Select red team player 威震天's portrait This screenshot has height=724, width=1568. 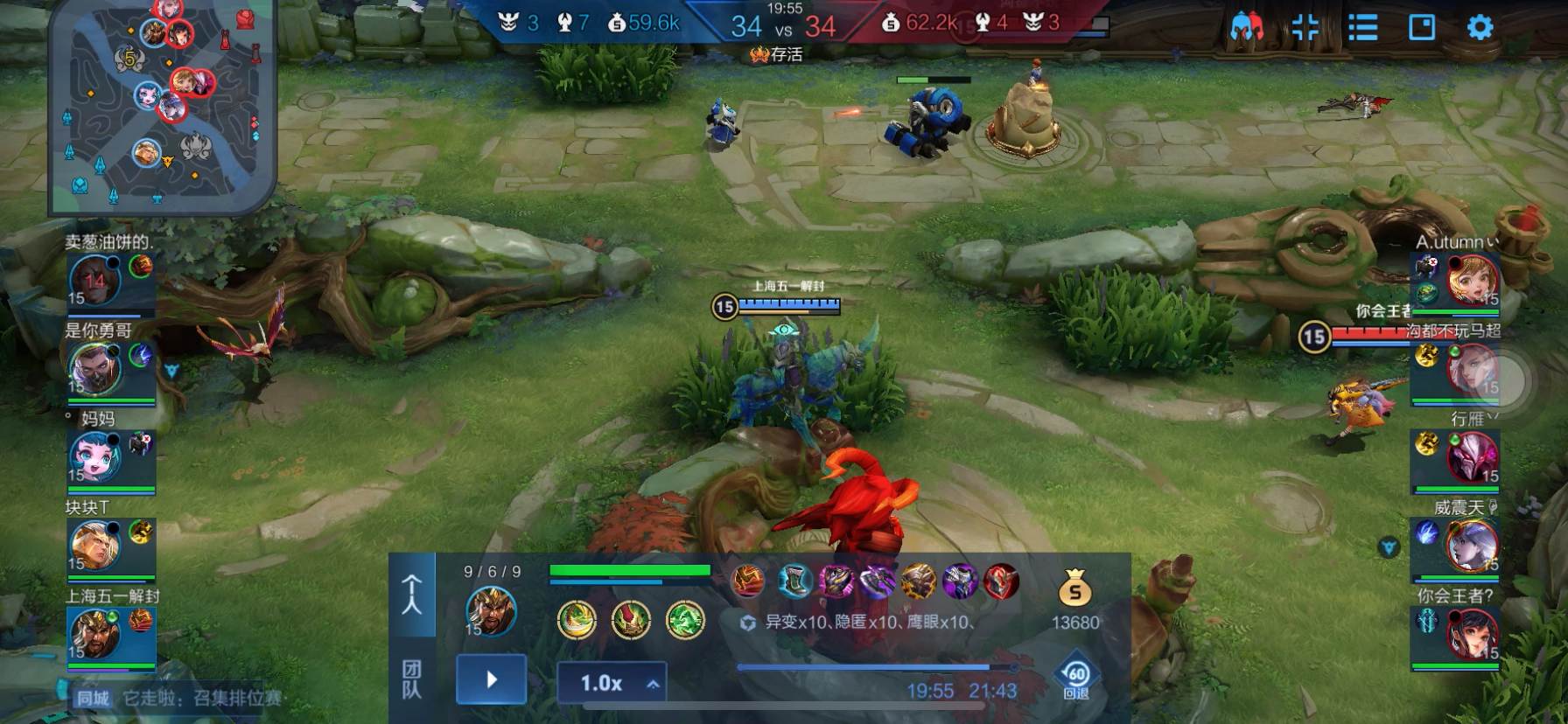coord(1472,546)
